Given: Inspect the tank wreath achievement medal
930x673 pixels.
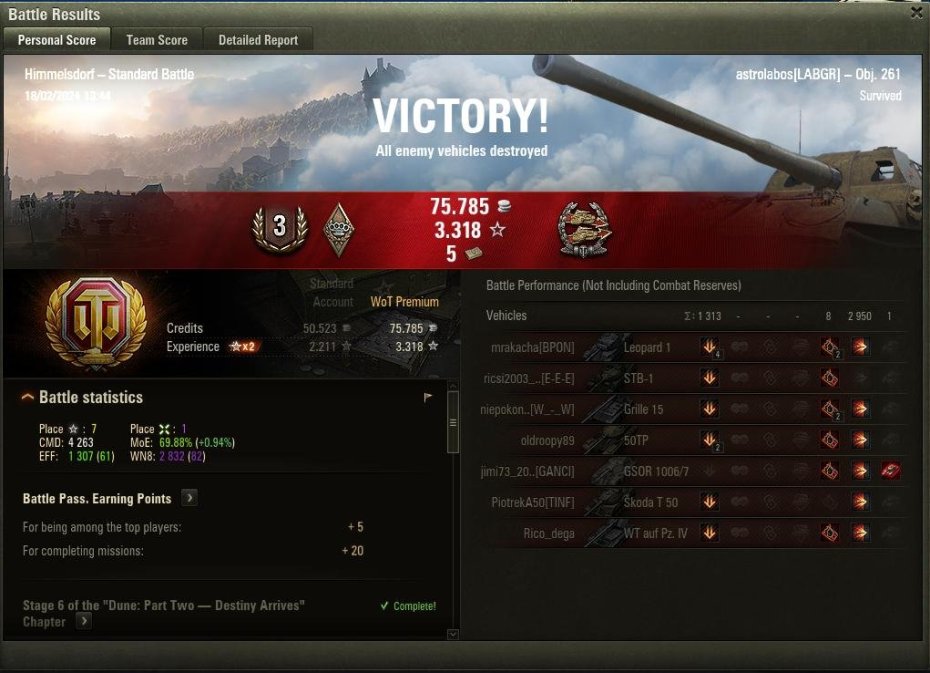Looking at the screenshot, I should pyautogui.click(x=583, y=229).
